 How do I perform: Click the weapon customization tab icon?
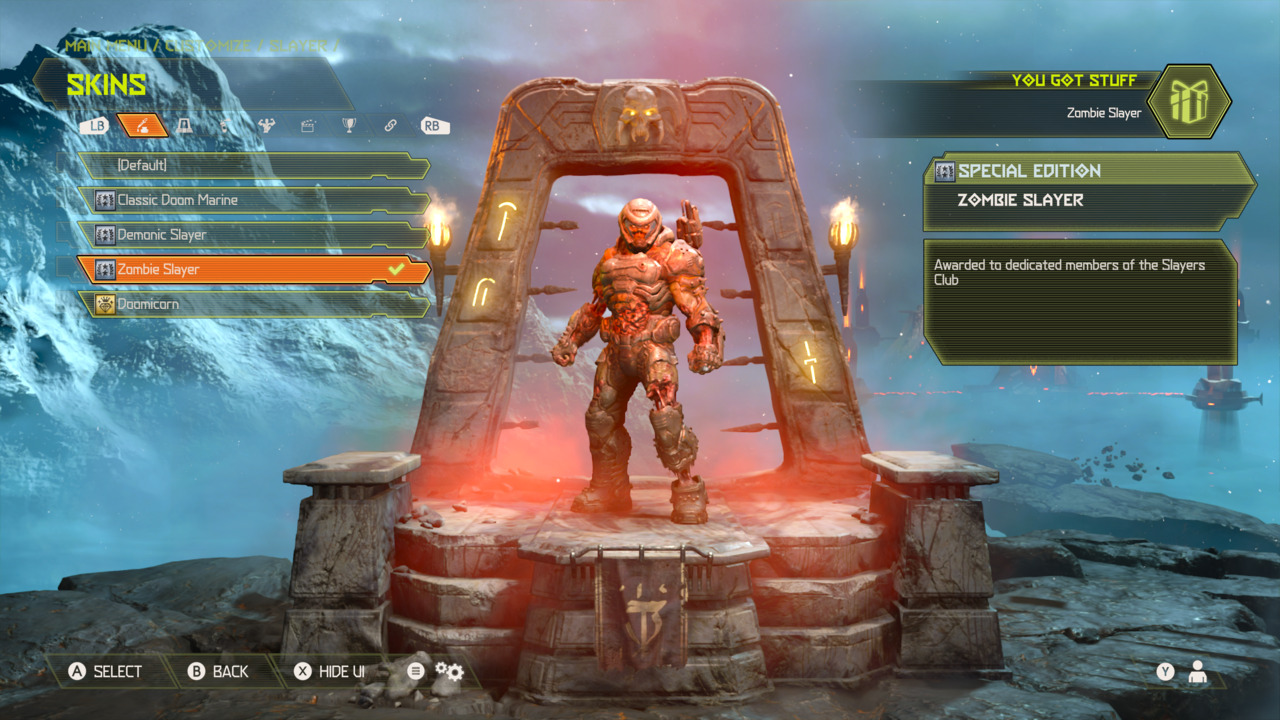[225, 126]
